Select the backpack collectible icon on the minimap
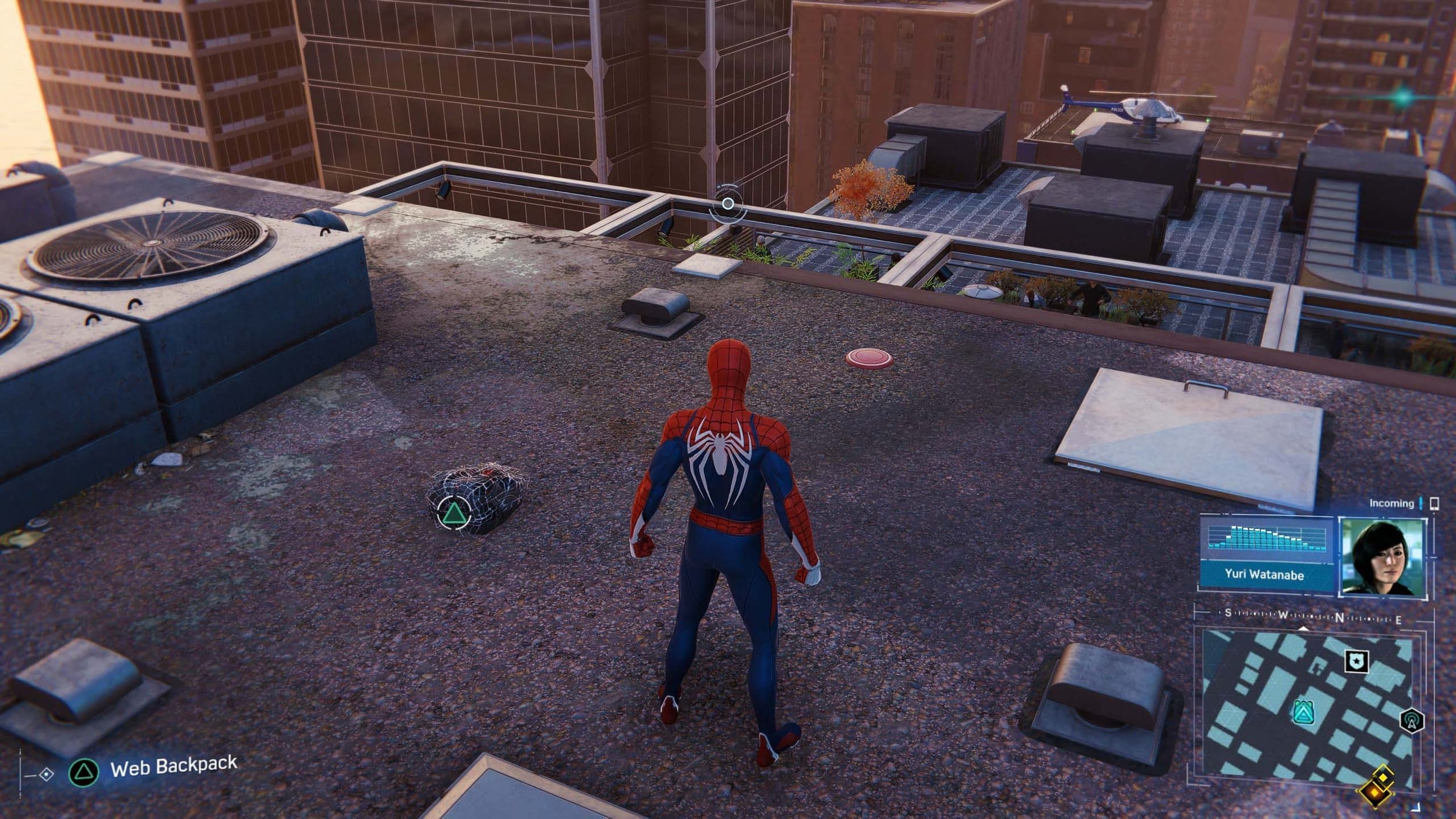This screenshot has height=819, width=1456. coord(1305,712)
